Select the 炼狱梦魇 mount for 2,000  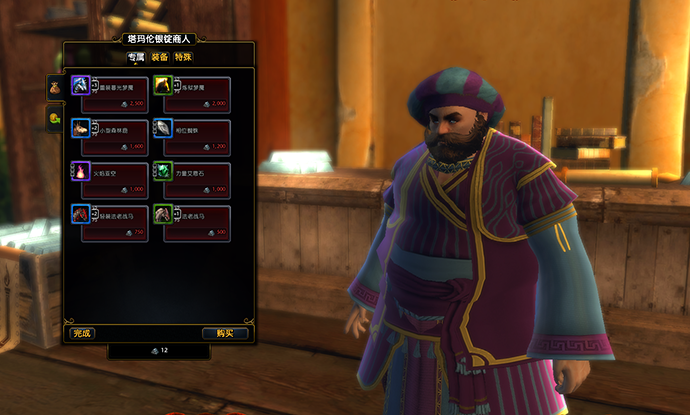[191, 93]
